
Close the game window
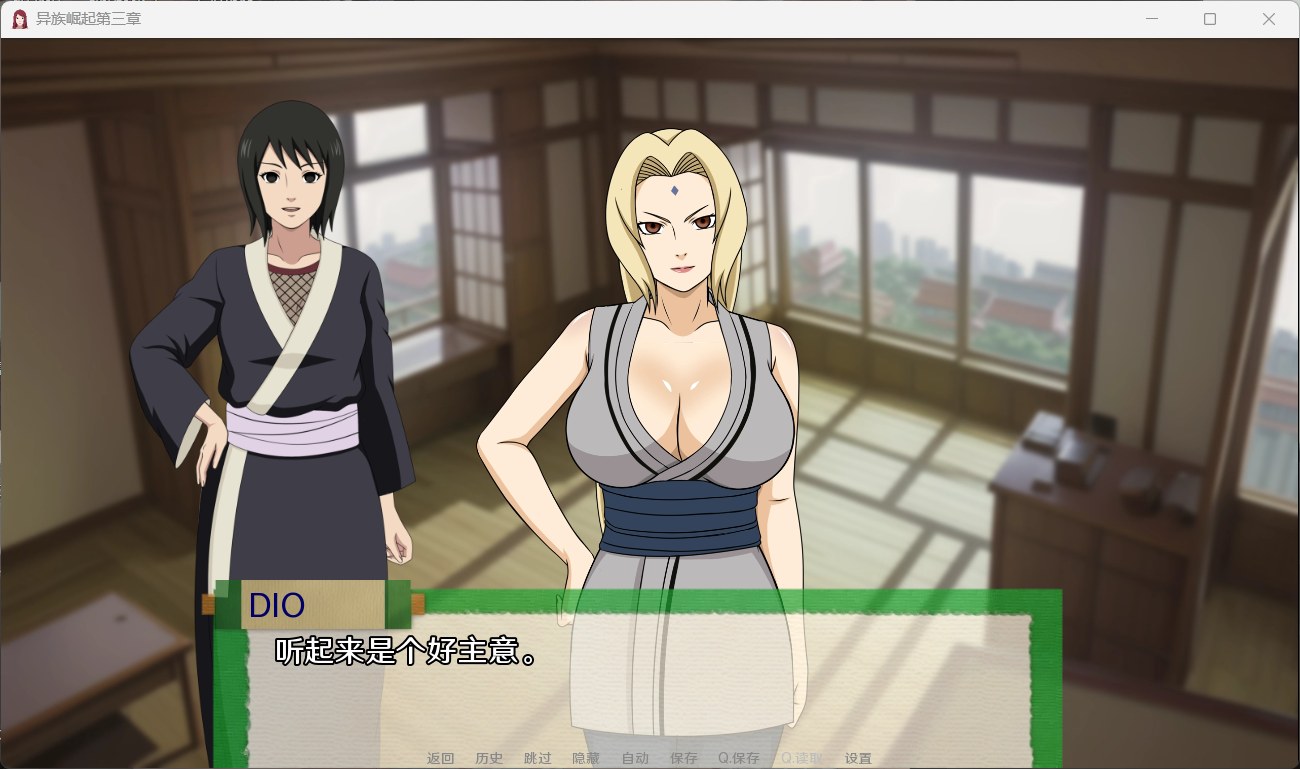(x=1268, y=19)
